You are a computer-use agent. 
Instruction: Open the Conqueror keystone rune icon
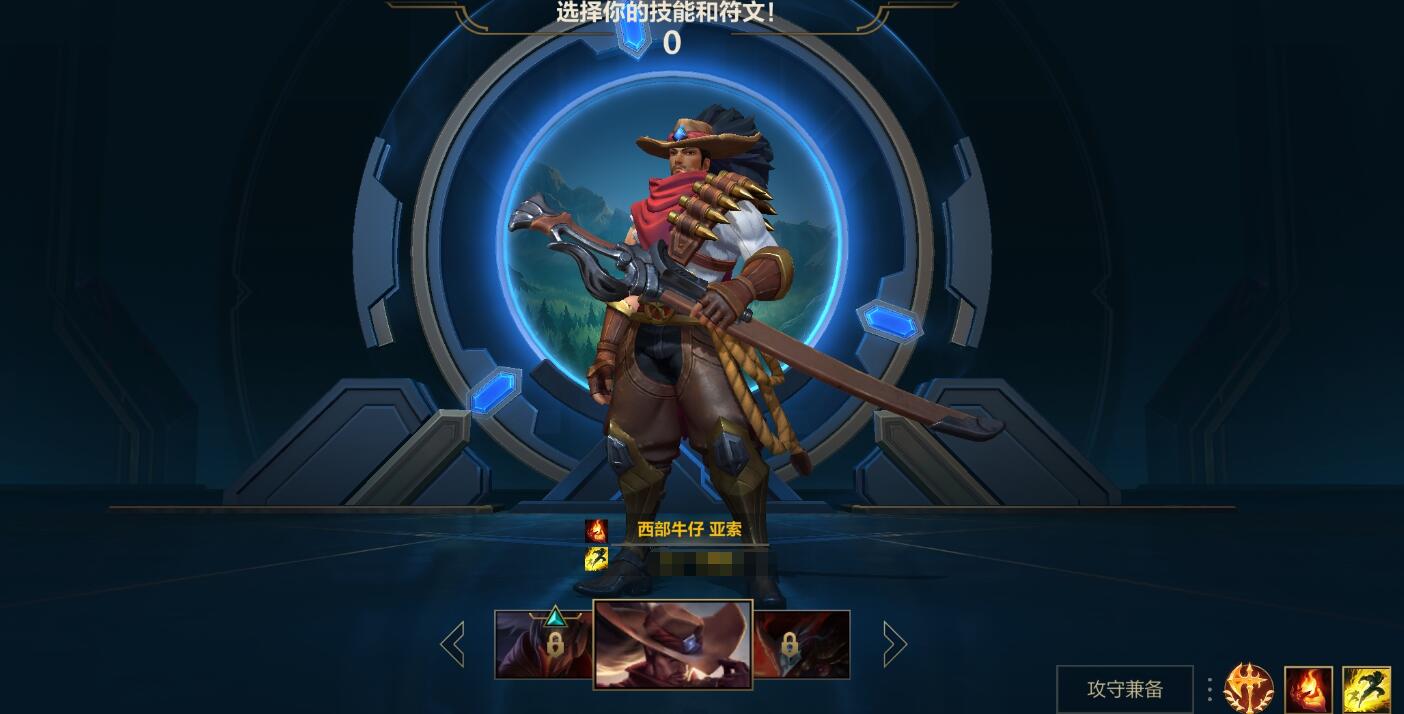[1249, 689]
